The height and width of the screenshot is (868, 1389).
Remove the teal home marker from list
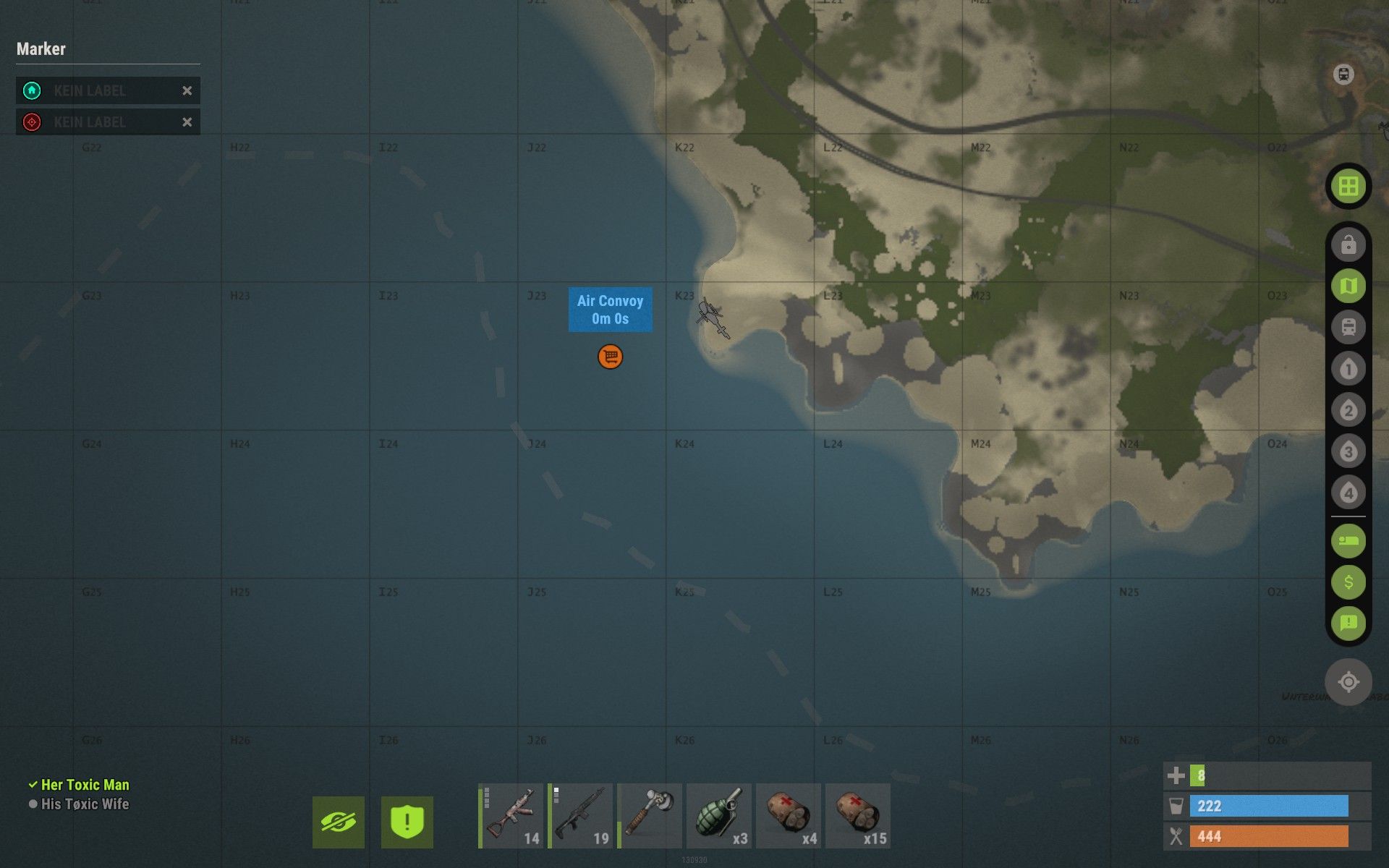click(x=187, y=90)
